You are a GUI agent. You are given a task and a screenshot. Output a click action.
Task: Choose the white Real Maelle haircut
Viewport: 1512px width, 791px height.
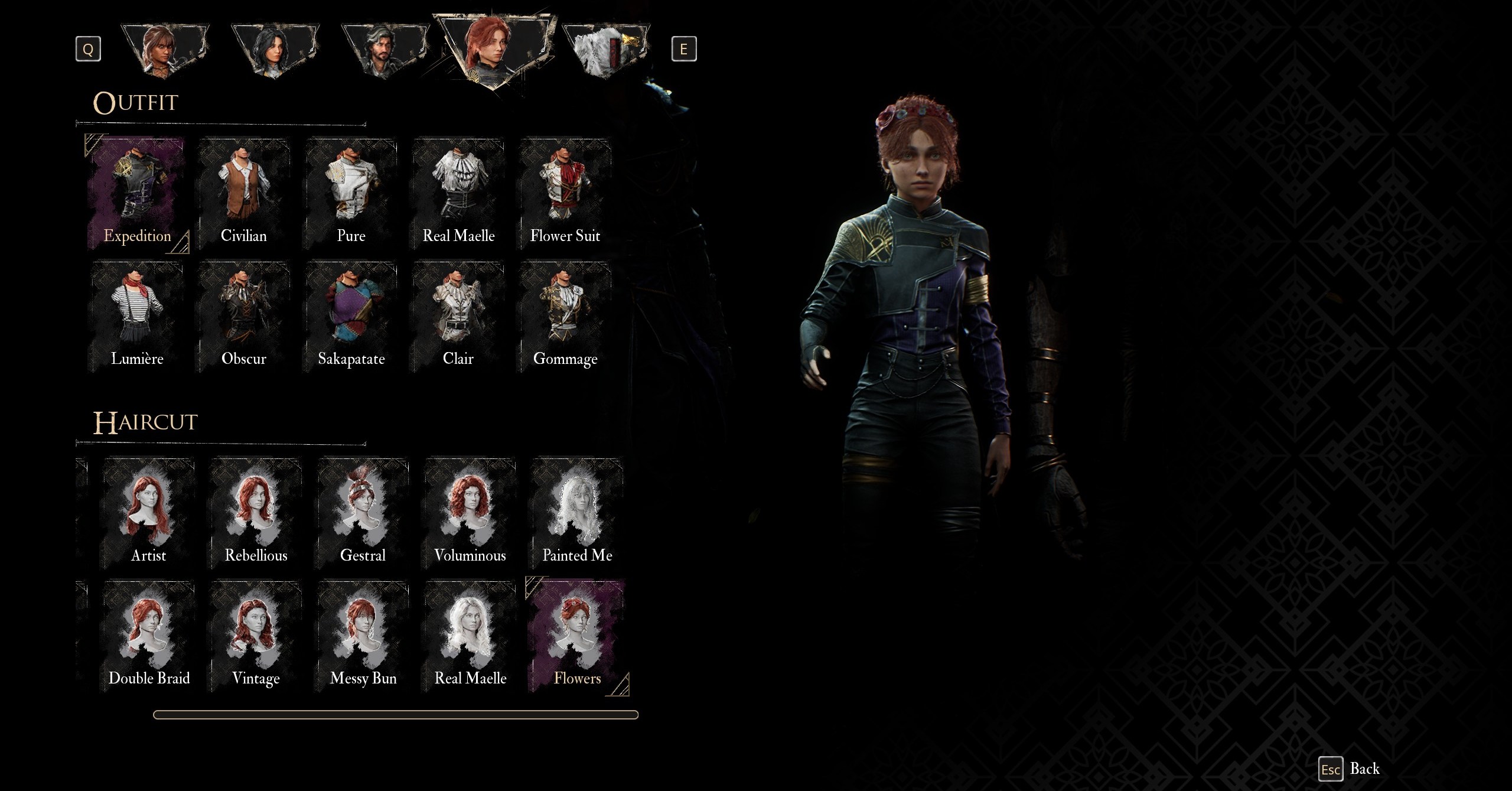(x=470, y=636)
